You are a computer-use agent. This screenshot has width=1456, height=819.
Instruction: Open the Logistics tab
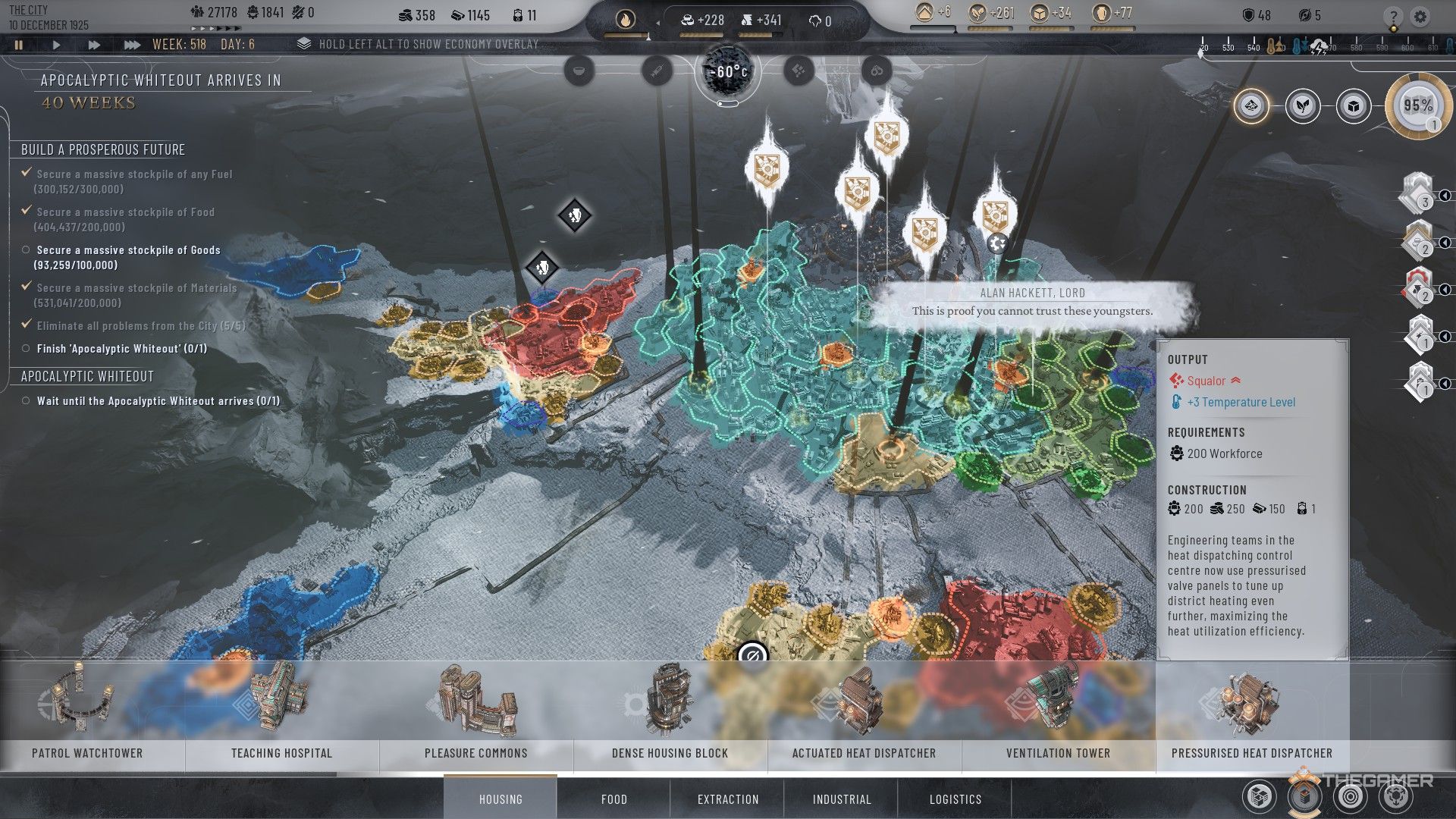(955, 799)
